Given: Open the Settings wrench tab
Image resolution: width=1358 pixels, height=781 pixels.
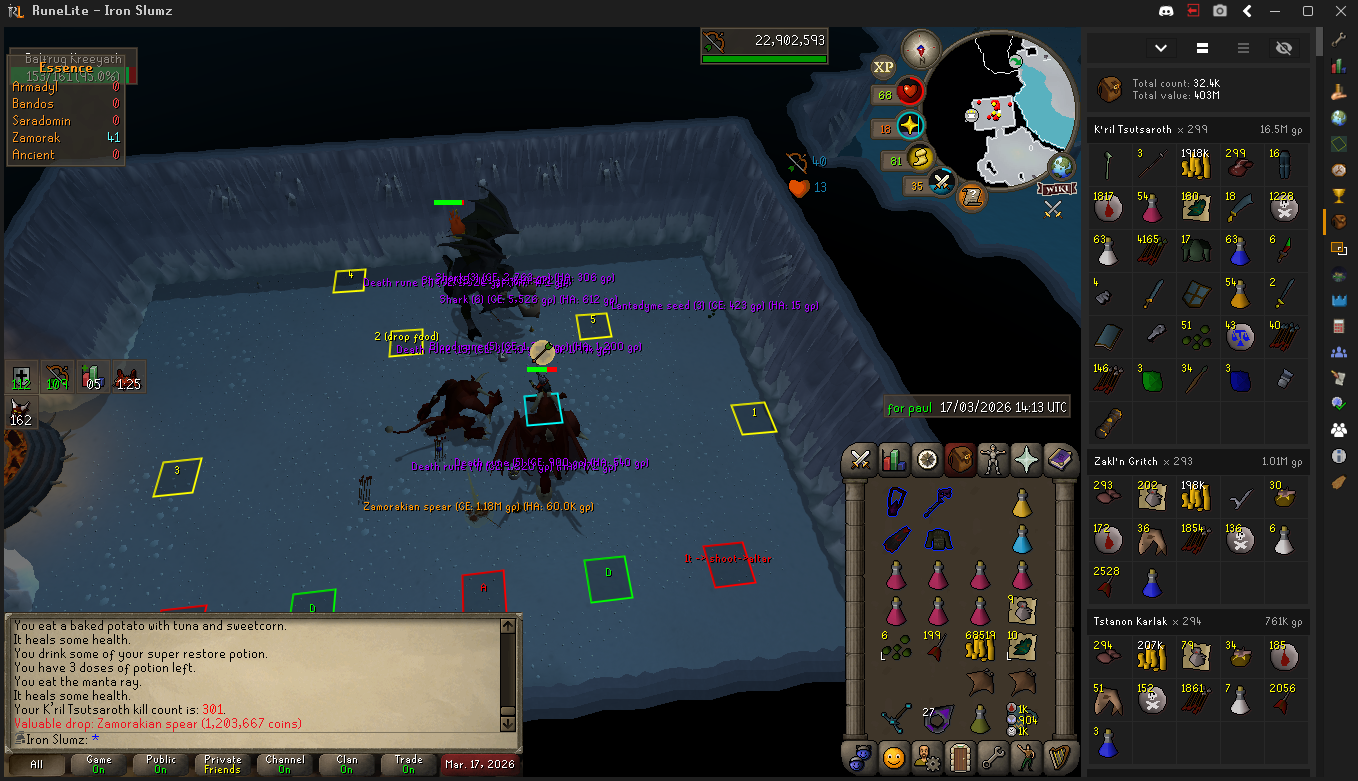Looking at the screenshot, I should [992, 755].
